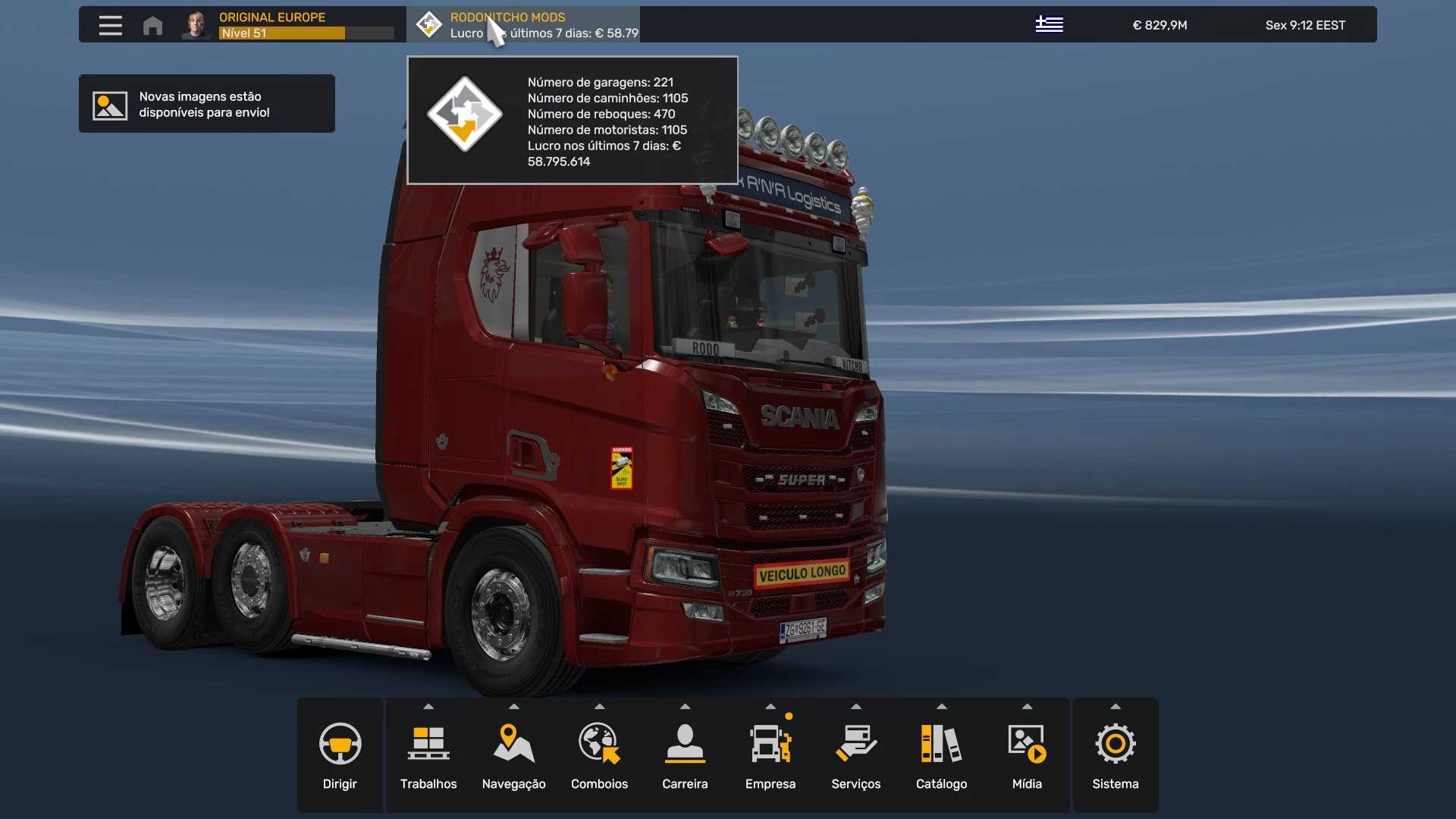Click the hamburger menu icon

111,25
